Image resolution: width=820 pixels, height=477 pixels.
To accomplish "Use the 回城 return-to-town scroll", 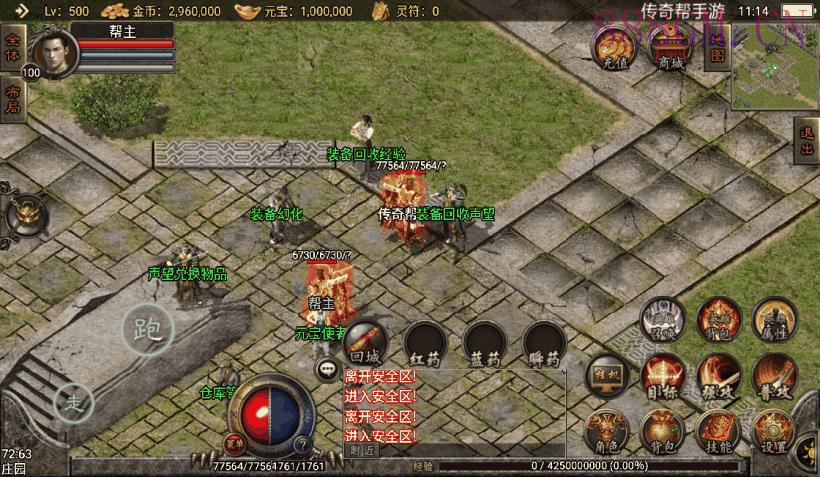I will (x=366, y=343).
